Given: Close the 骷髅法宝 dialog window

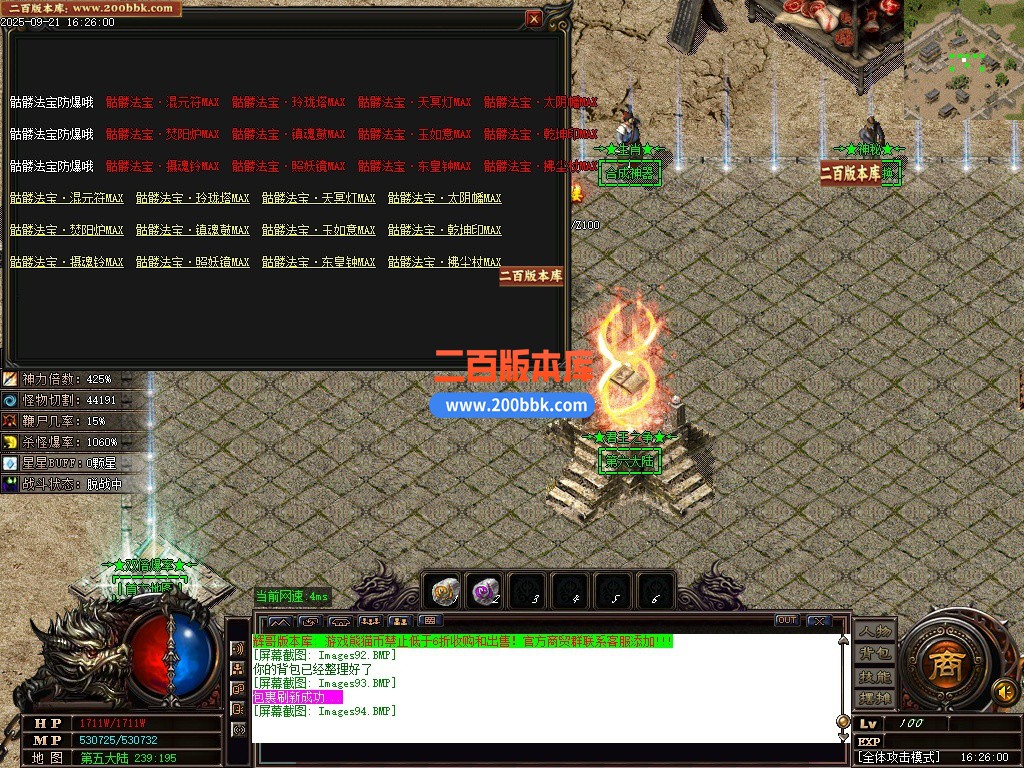Looking at the screenshot, I should point(534,18).
